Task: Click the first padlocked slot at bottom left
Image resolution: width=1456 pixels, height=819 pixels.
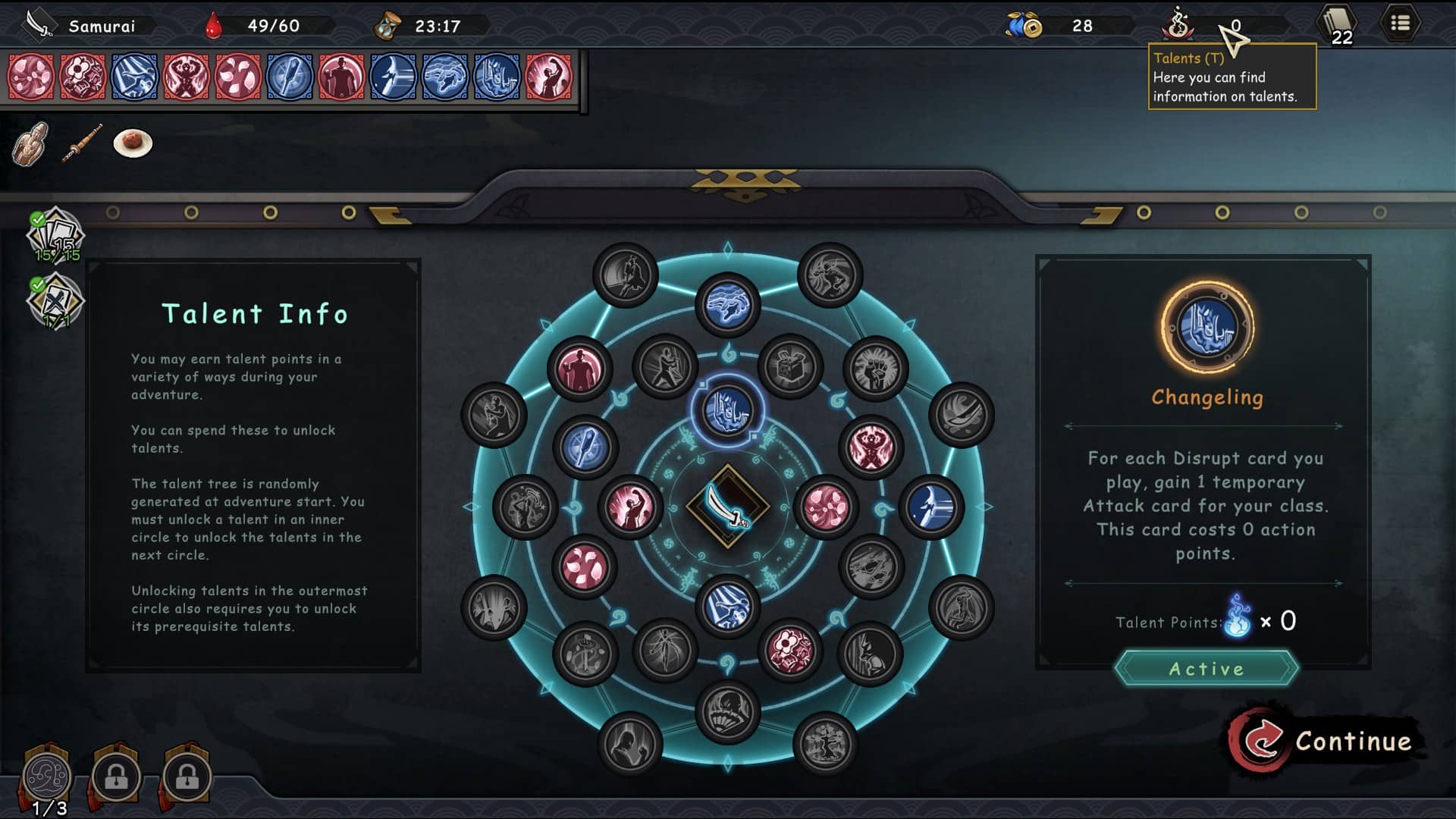Action: [116, 777]
